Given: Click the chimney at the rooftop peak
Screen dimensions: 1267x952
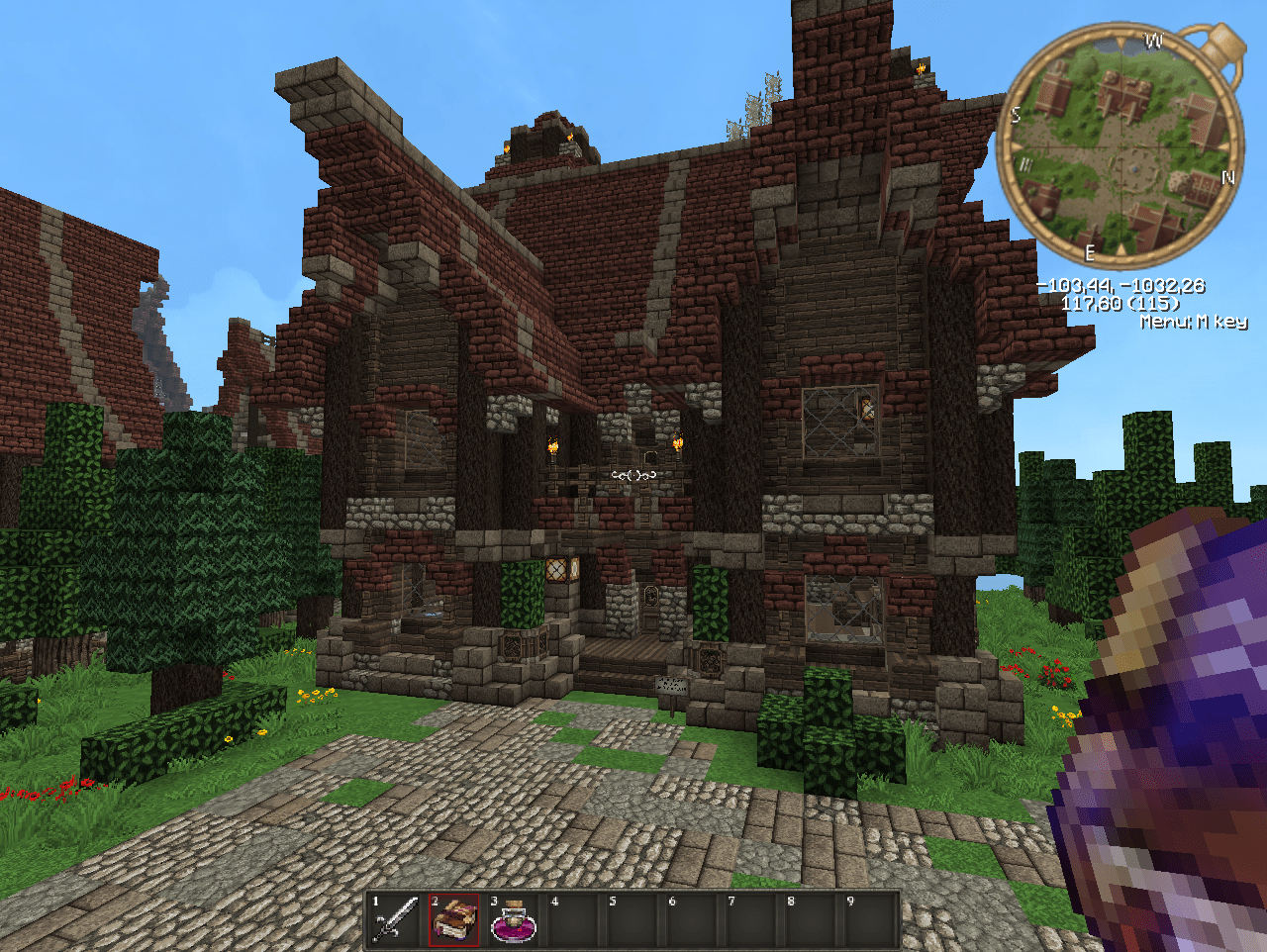Looking at the screenshot, I should click(544, 139).
